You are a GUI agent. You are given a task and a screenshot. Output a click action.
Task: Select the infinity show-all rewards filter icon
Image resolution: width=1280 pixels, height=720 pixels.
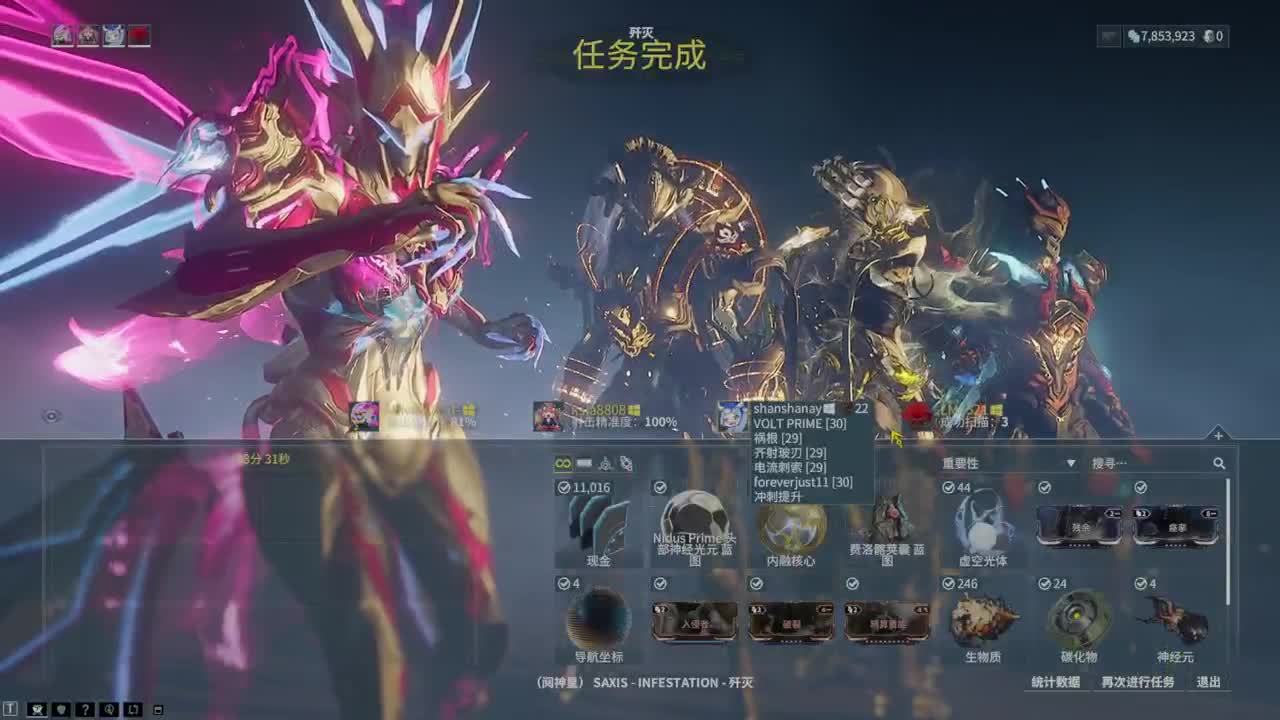[x=561, y=464]
